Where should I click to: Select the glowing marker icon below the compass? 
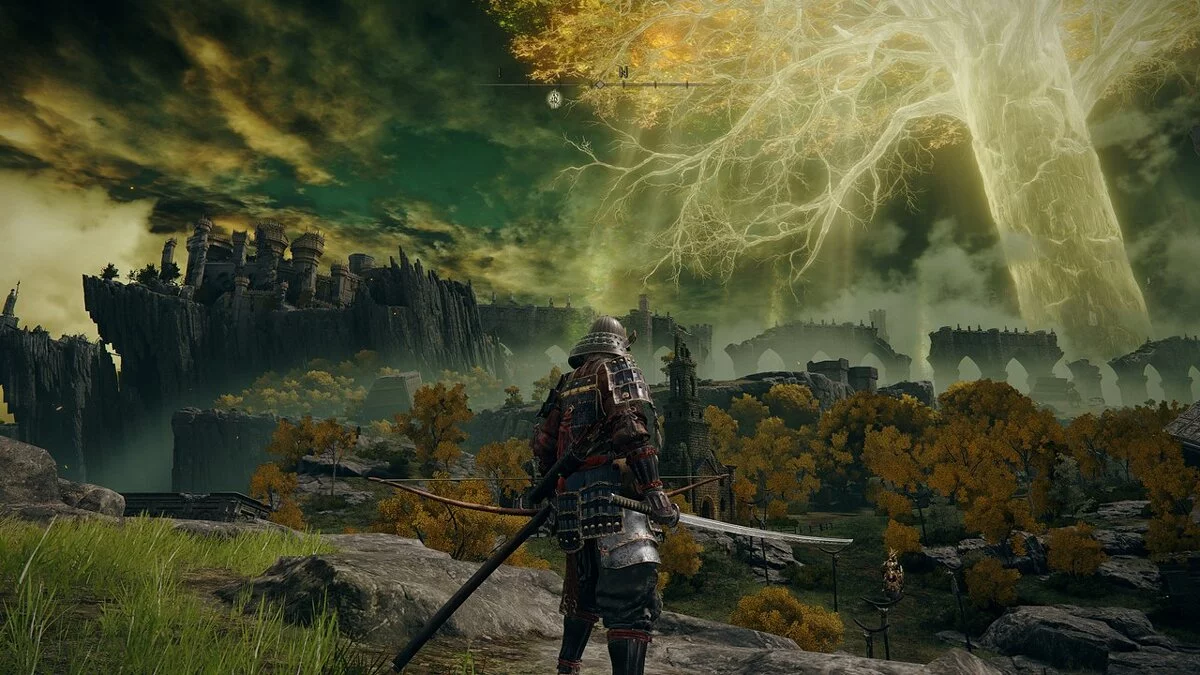[x=554, y=99]
